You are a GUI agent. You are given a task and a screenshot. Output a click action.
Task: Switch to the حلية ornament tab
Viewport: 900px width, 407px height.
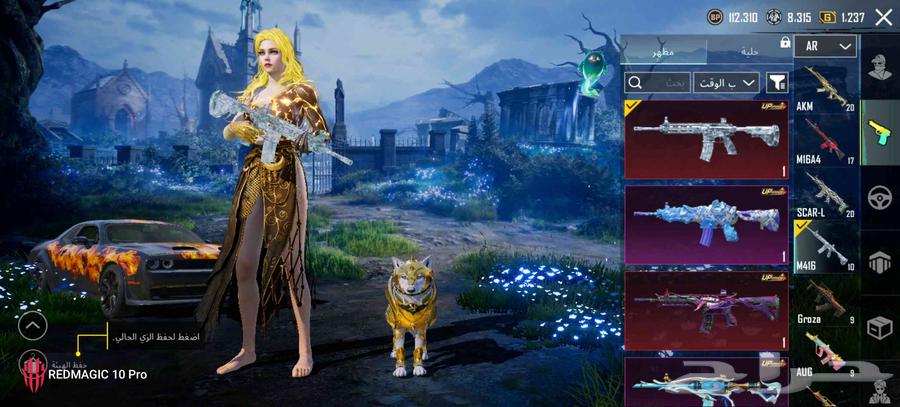coord(747,50)
